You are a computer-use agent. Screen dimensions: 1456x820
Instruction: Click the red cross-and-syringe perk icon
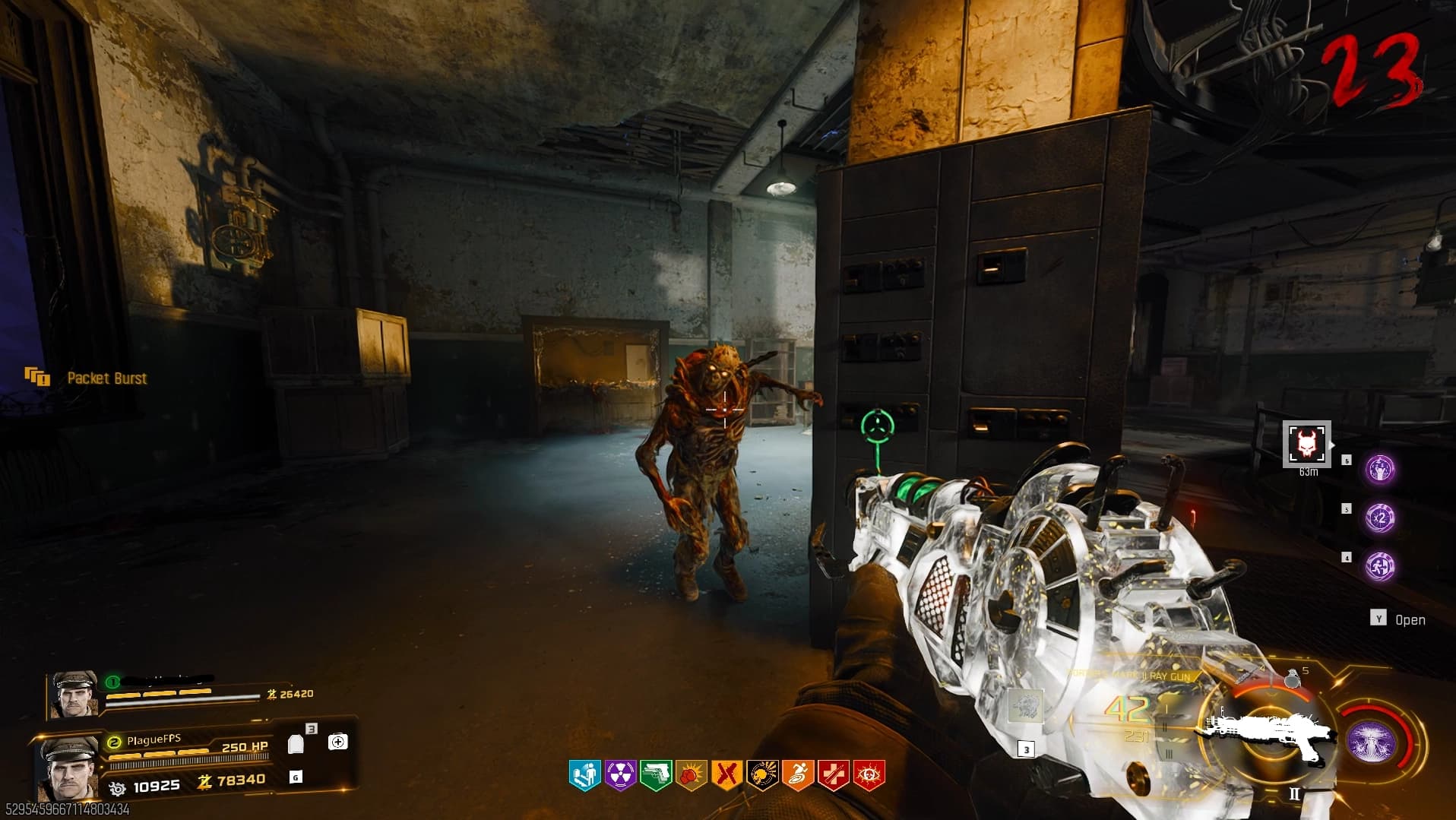click(x=833, y=775)
